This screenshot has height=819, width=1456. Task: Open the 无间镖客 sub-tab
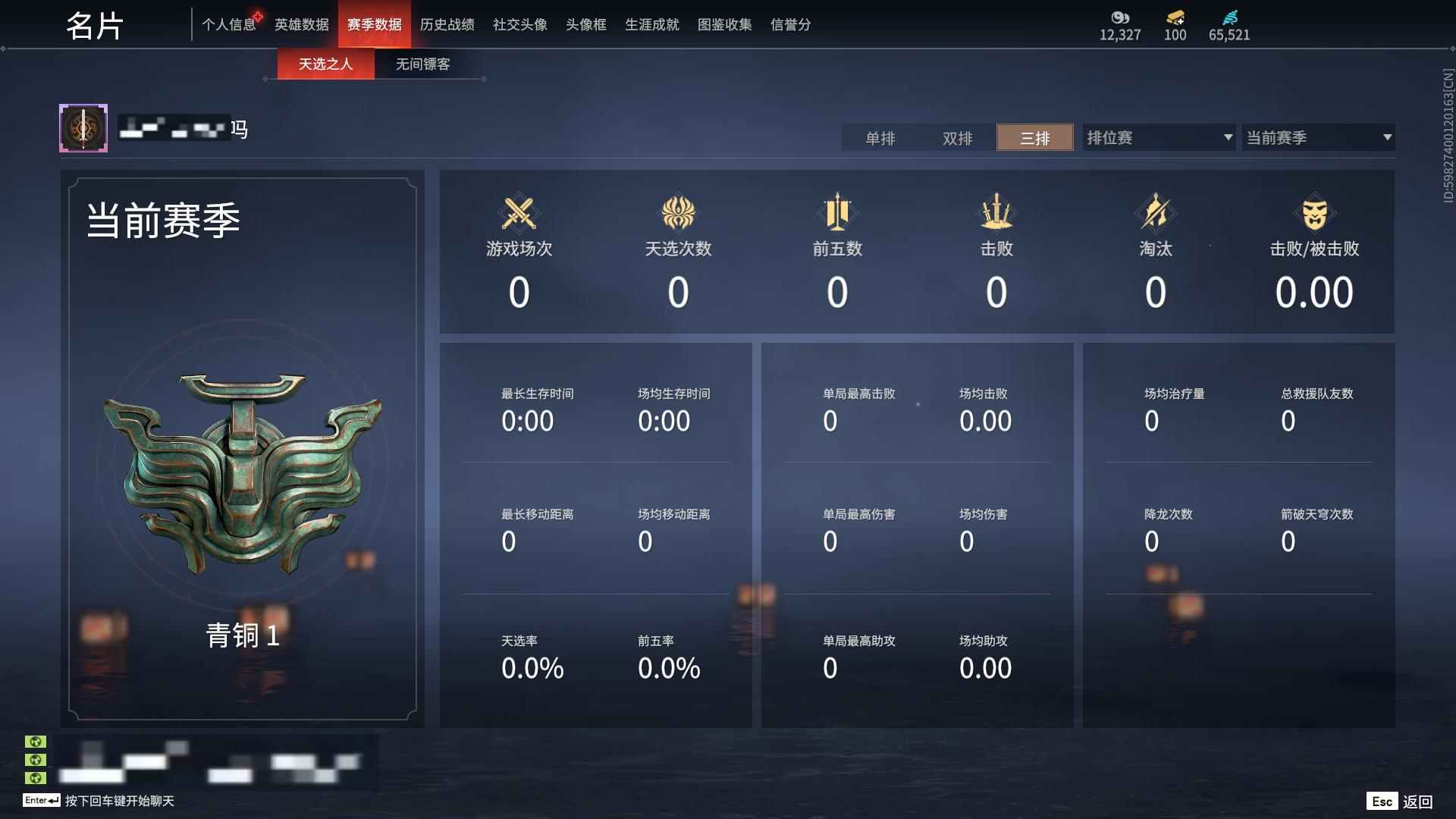point(421,64)
